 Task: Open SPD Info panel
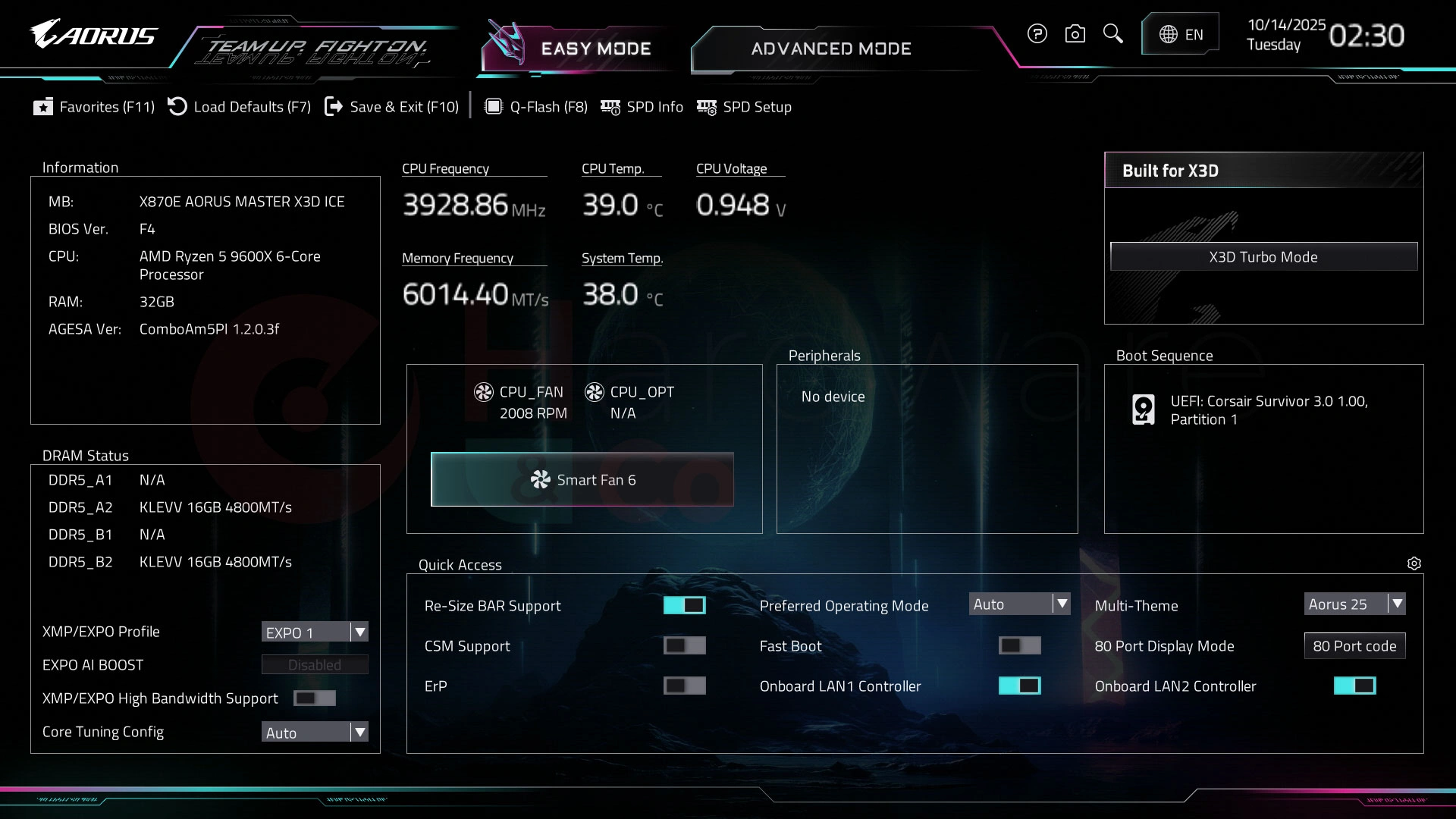pyautogui.click(x=642, y=107)
